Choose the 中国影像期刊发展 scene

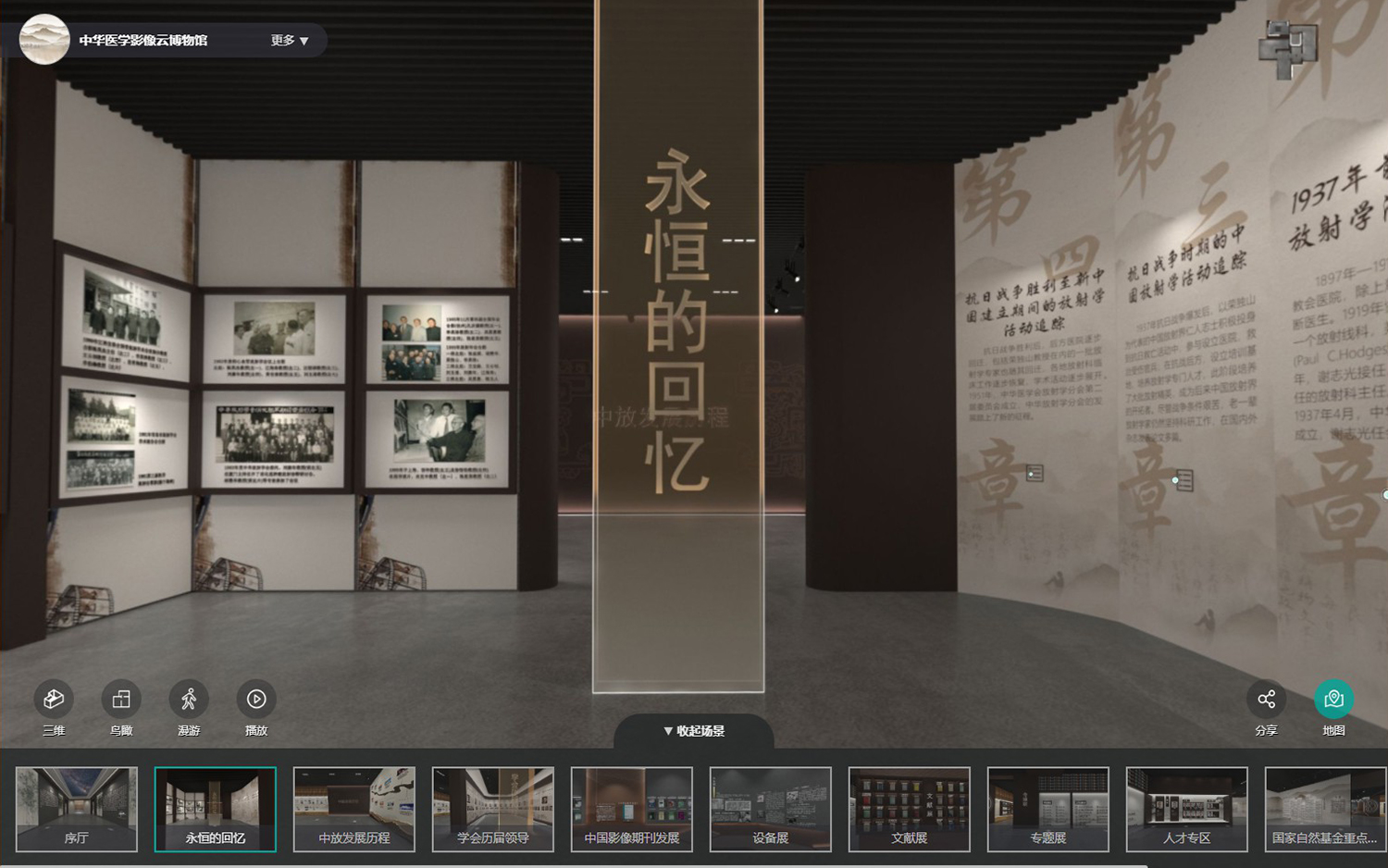[x=632, y=808]
